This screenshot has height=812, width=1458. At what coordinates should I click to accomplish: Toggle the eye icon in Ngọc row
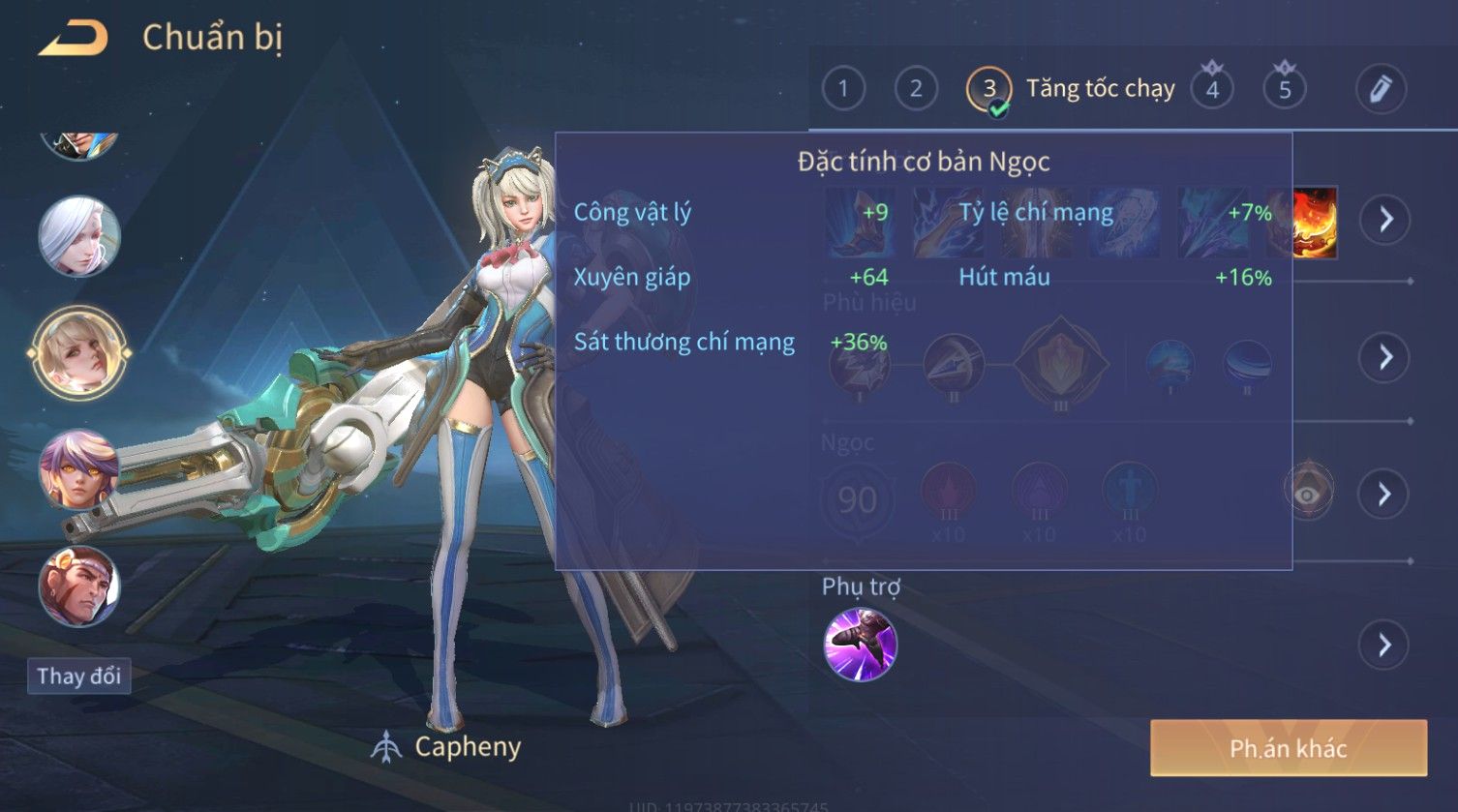coord(1308,494)
